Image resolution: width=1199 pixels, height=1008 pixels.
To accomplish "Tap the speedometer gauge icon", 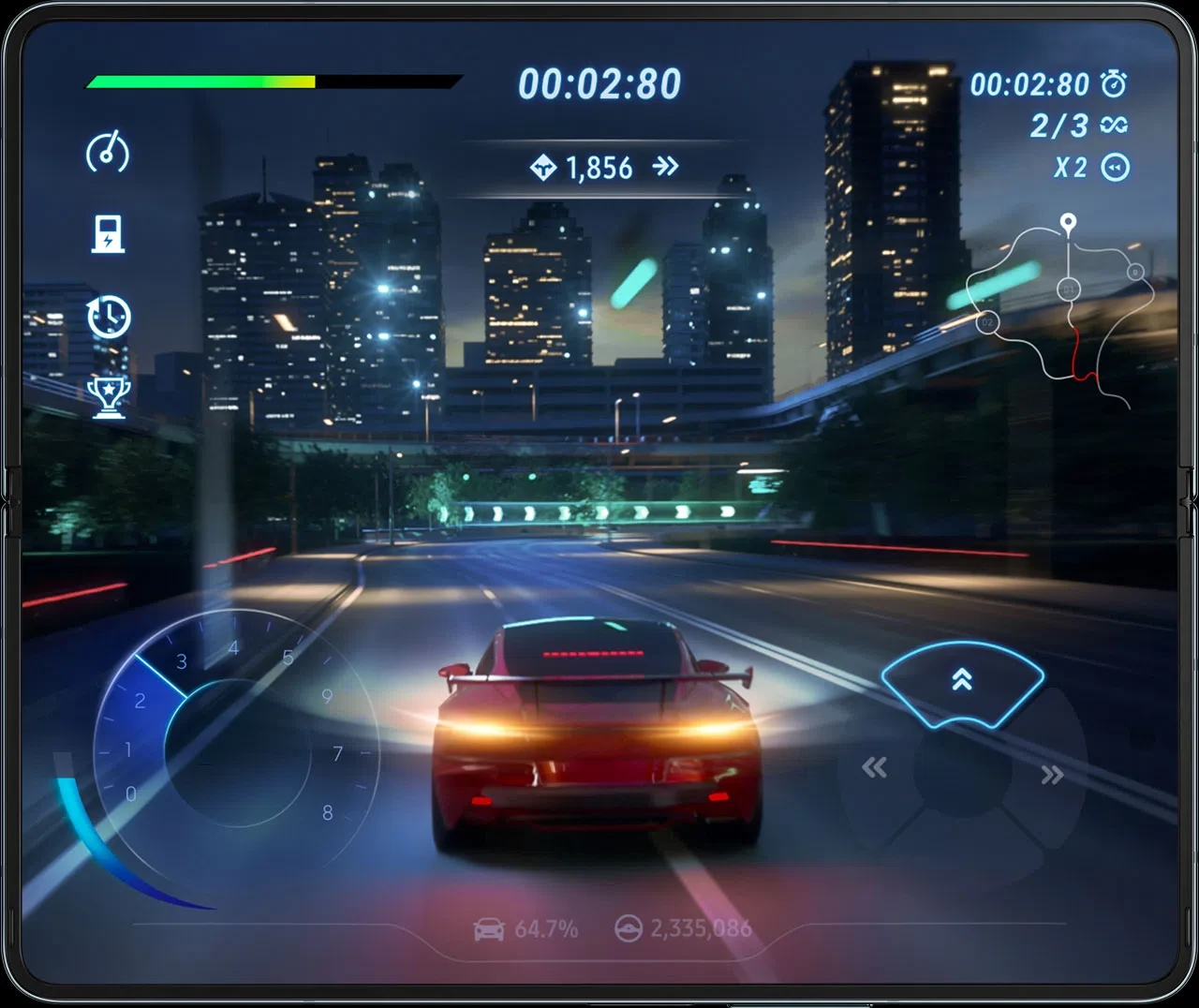I will (x=108, y=153).
